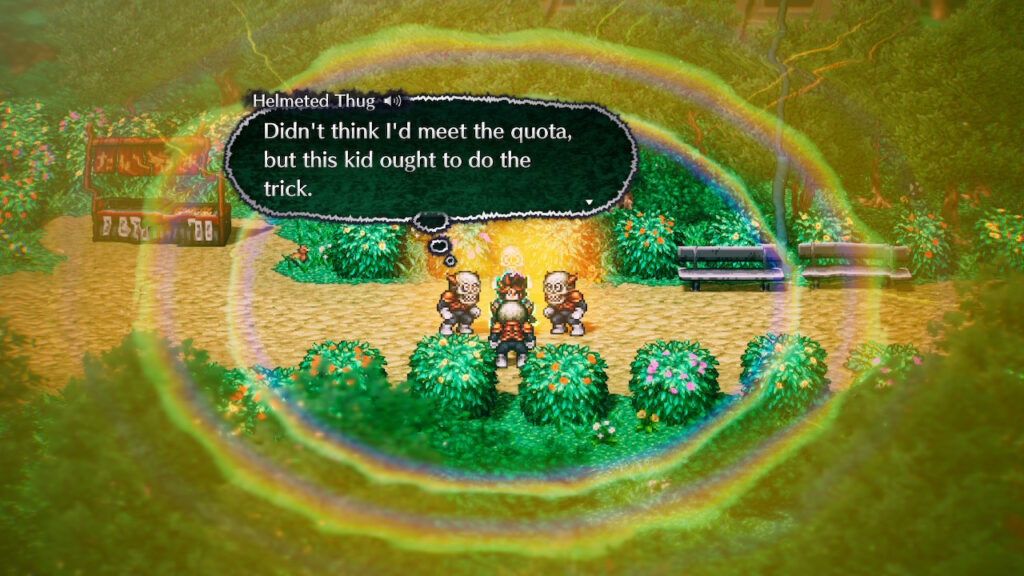Image resolution: width=1024 pixels, height=576 pixels.
Task: Click the speaker icon beside Helmeted Thug
Action: point(394,101)
